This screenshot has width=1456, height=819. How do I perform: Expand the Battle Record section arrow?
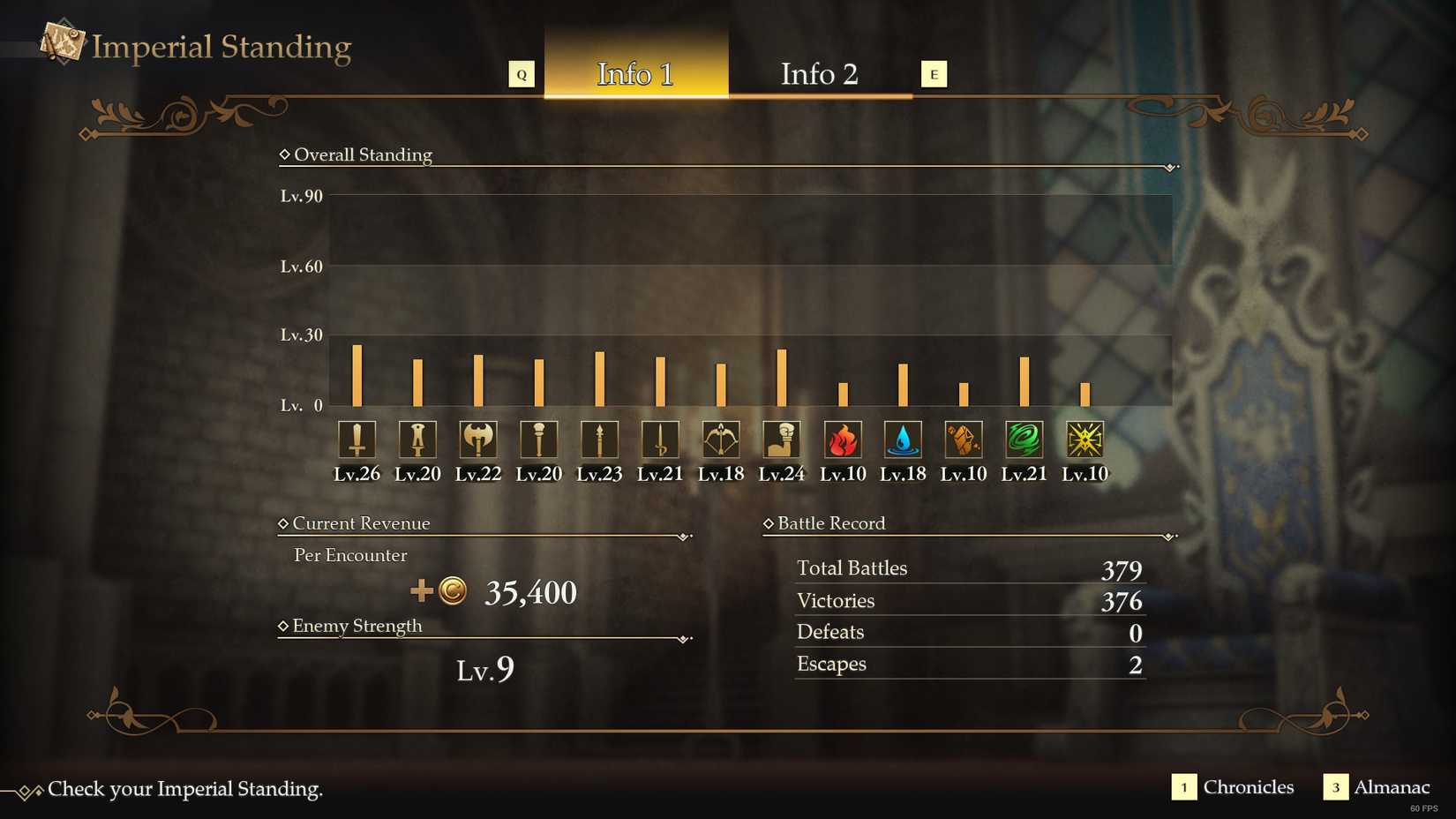1169,534
